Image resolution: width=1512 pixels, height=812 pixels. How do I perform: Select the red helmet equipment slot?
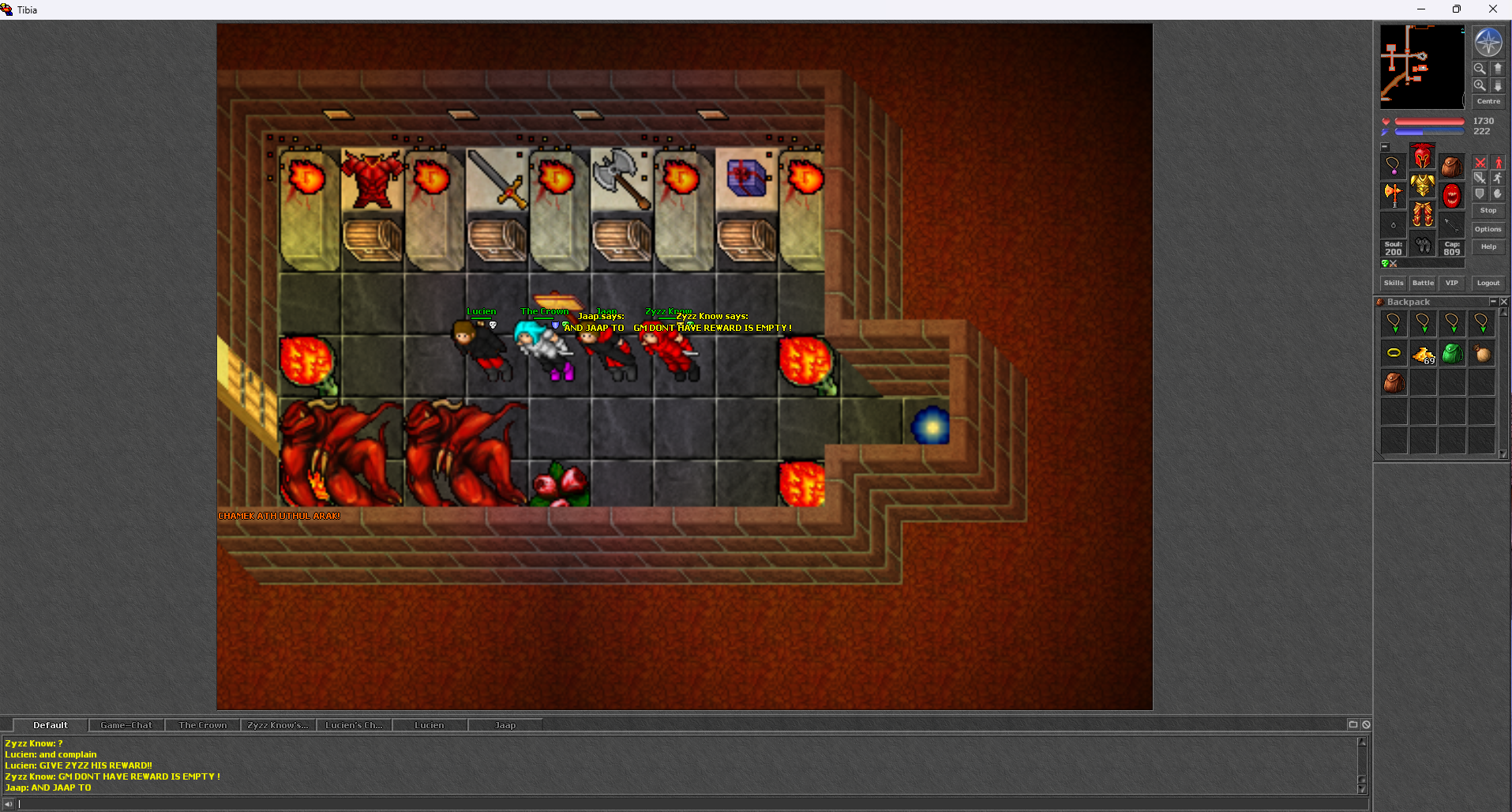point(1423,156)
